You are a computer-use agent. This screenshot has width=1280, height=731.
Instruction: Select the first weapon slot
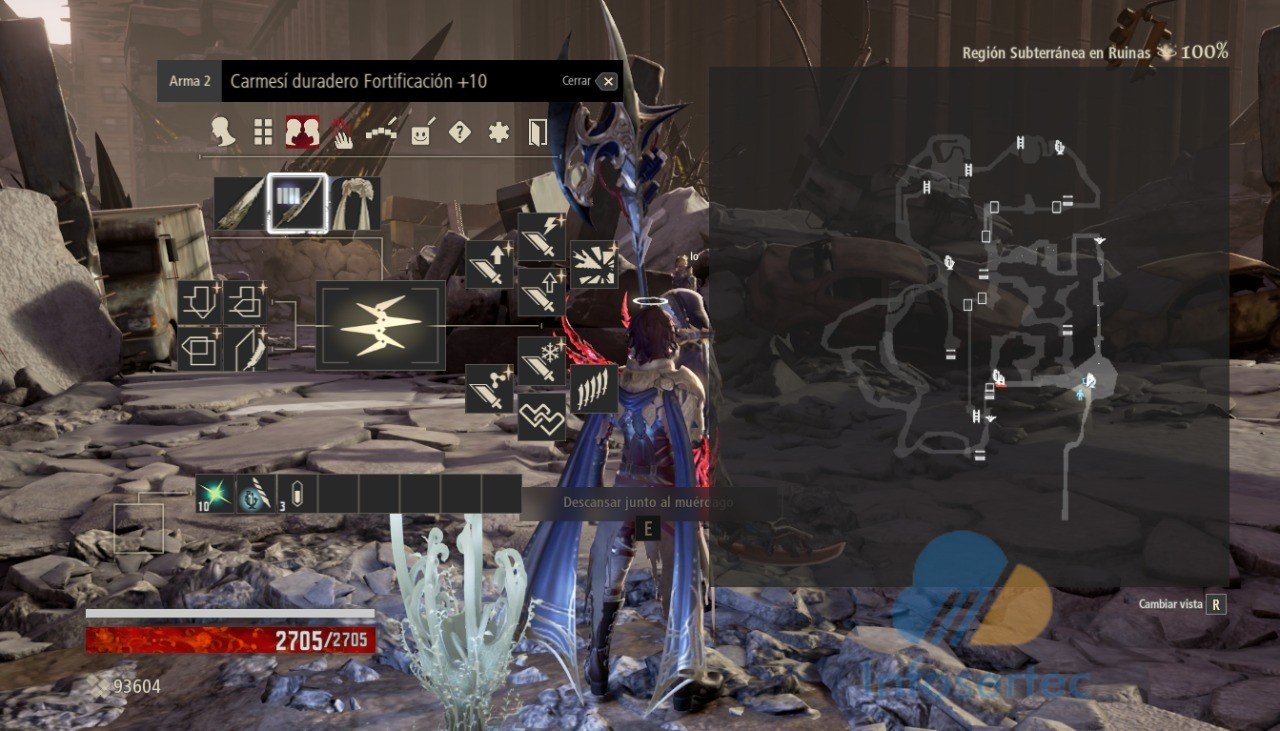tap(238, 204)
